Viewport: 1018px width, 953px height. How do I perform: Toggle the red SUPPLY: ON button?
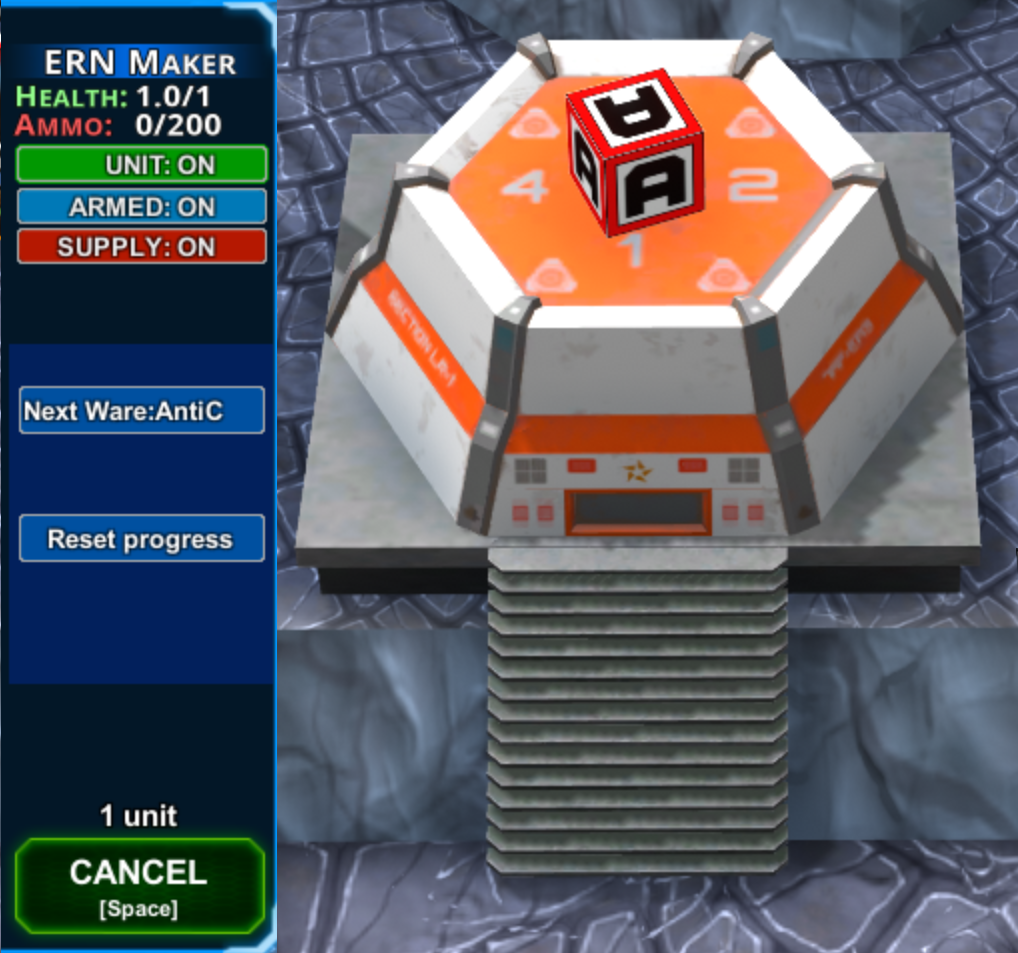coord(142,247)
